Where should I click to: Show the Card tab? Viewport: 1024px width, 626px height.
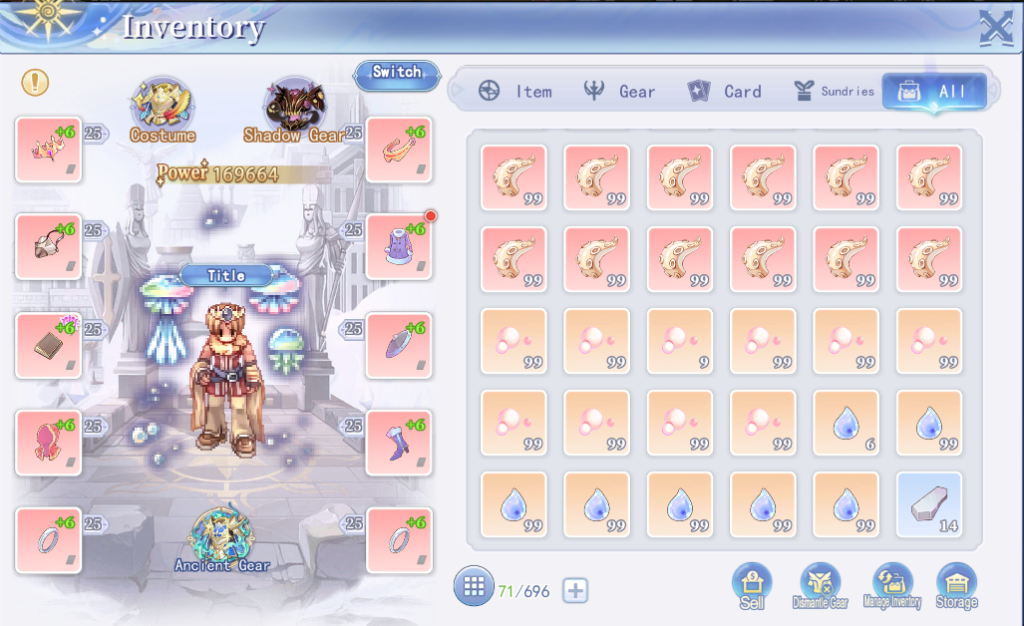point(725,91)
